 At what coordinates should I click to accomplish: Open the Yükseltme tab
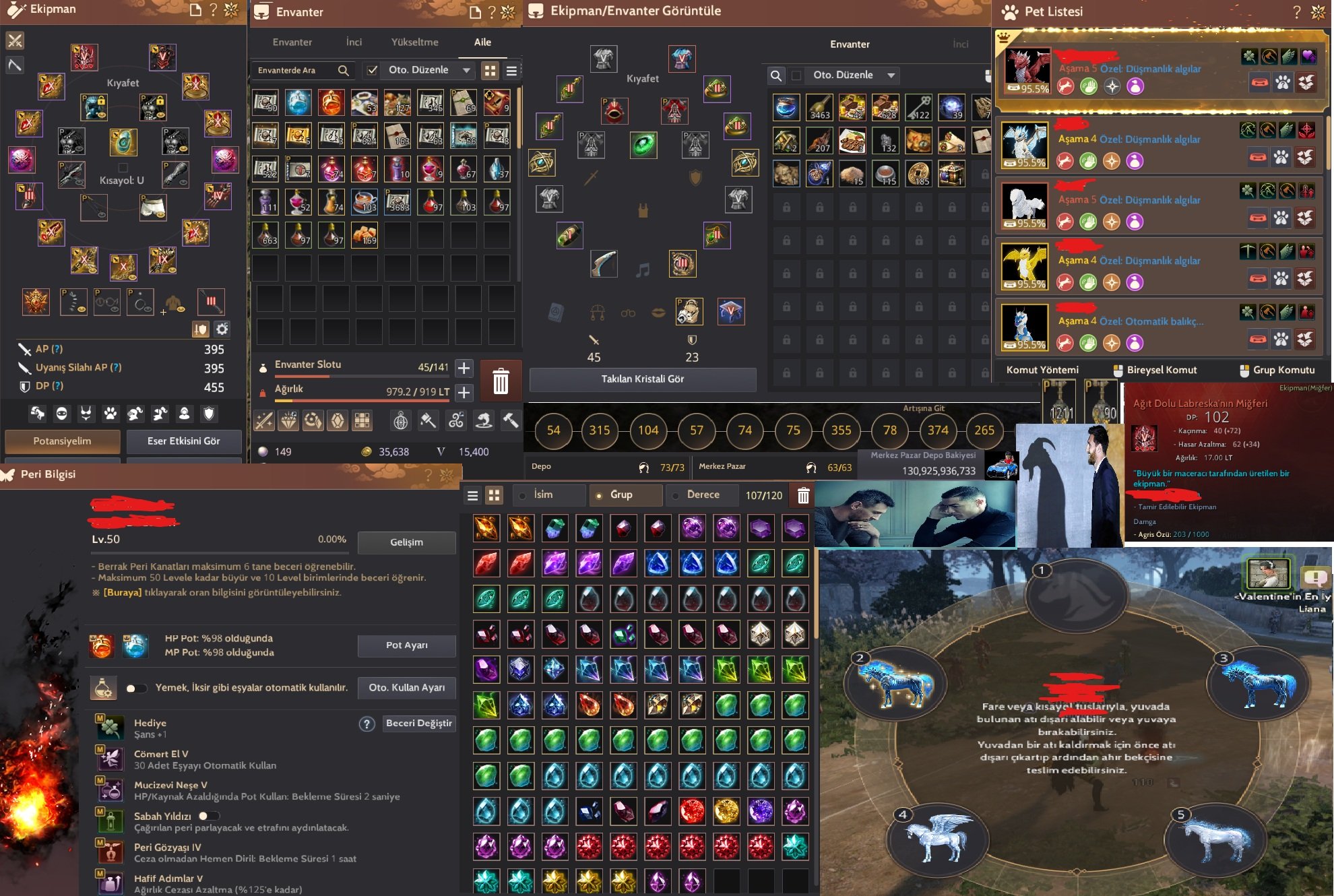pyautogui.click(x=414, y=42)
